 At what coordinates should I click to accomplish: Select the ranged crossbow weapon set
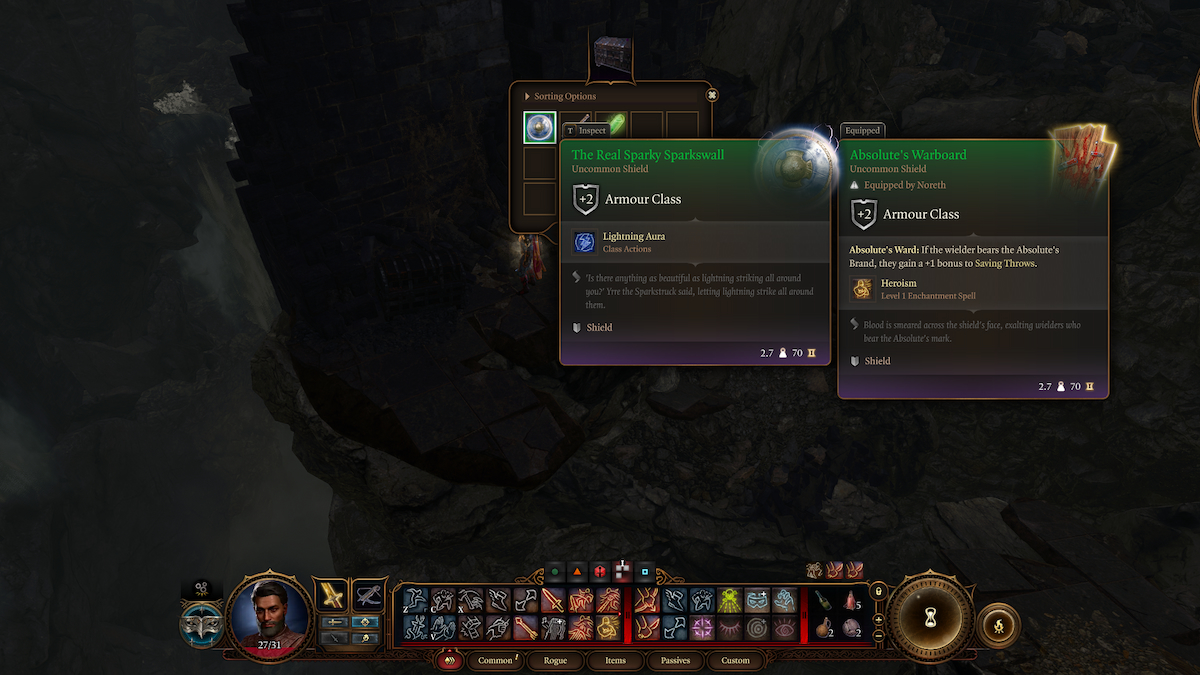click(x=370, y=595)
